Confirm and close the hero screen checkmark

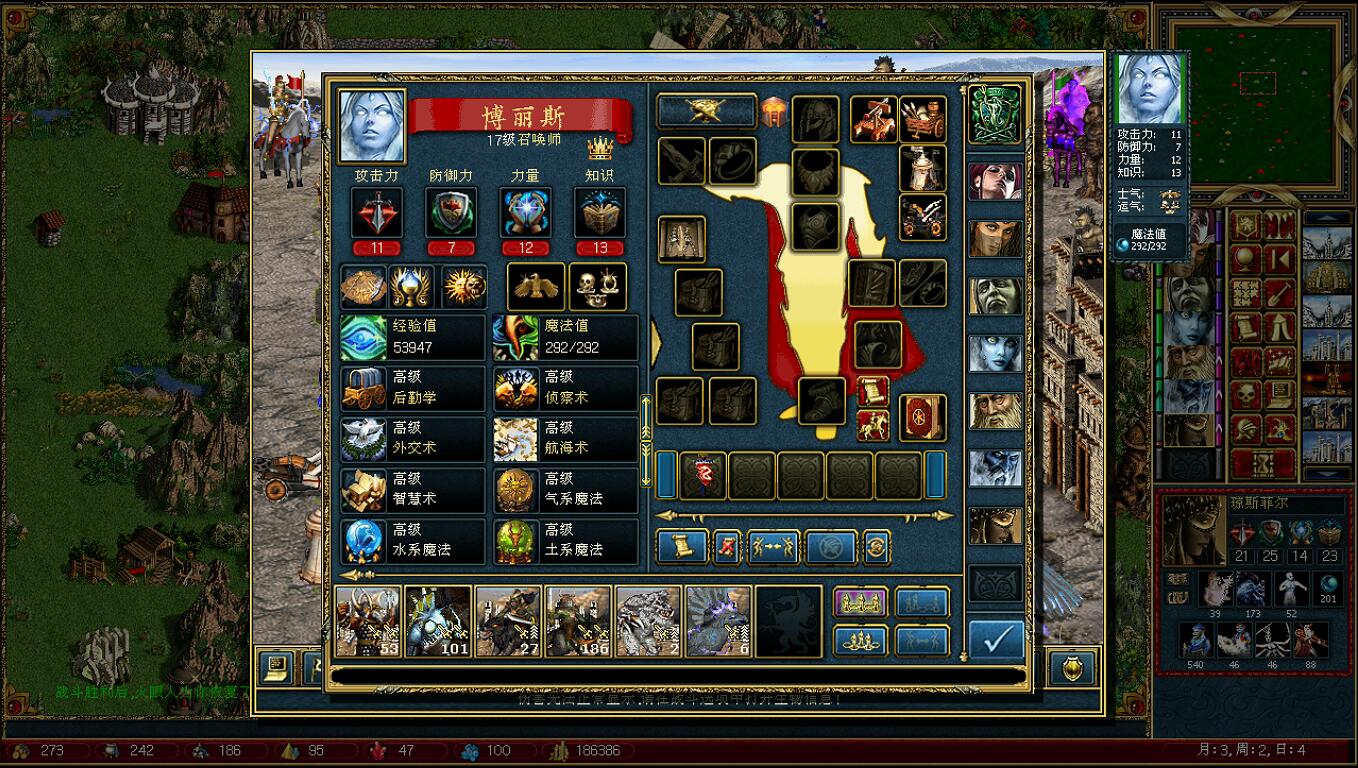click(996, 640)
